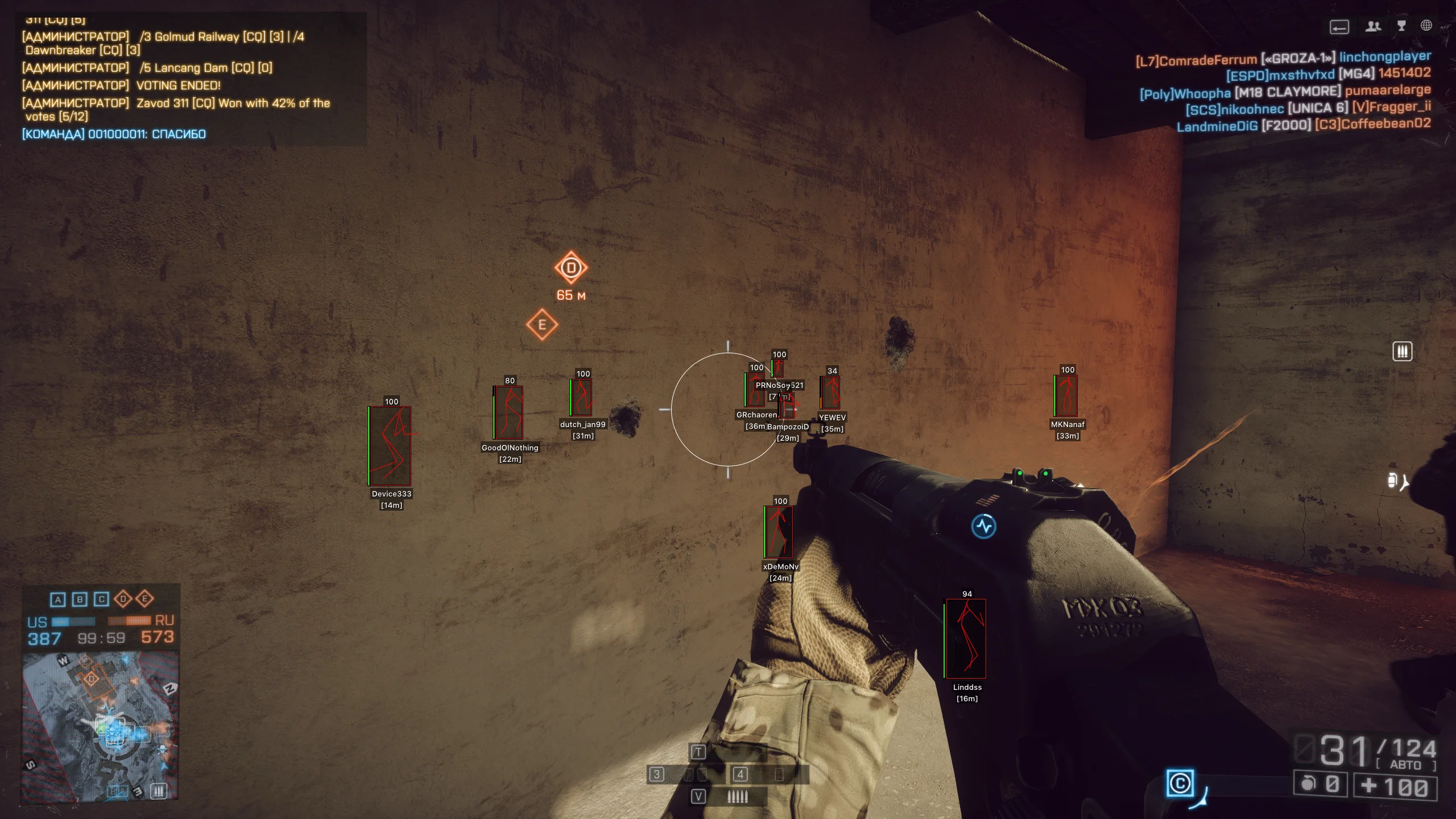Image resolution: width=1456 pixels, height=819 pixels.
Task: Toggle the orange E objective marker on the wall
Action: point(541,325)
